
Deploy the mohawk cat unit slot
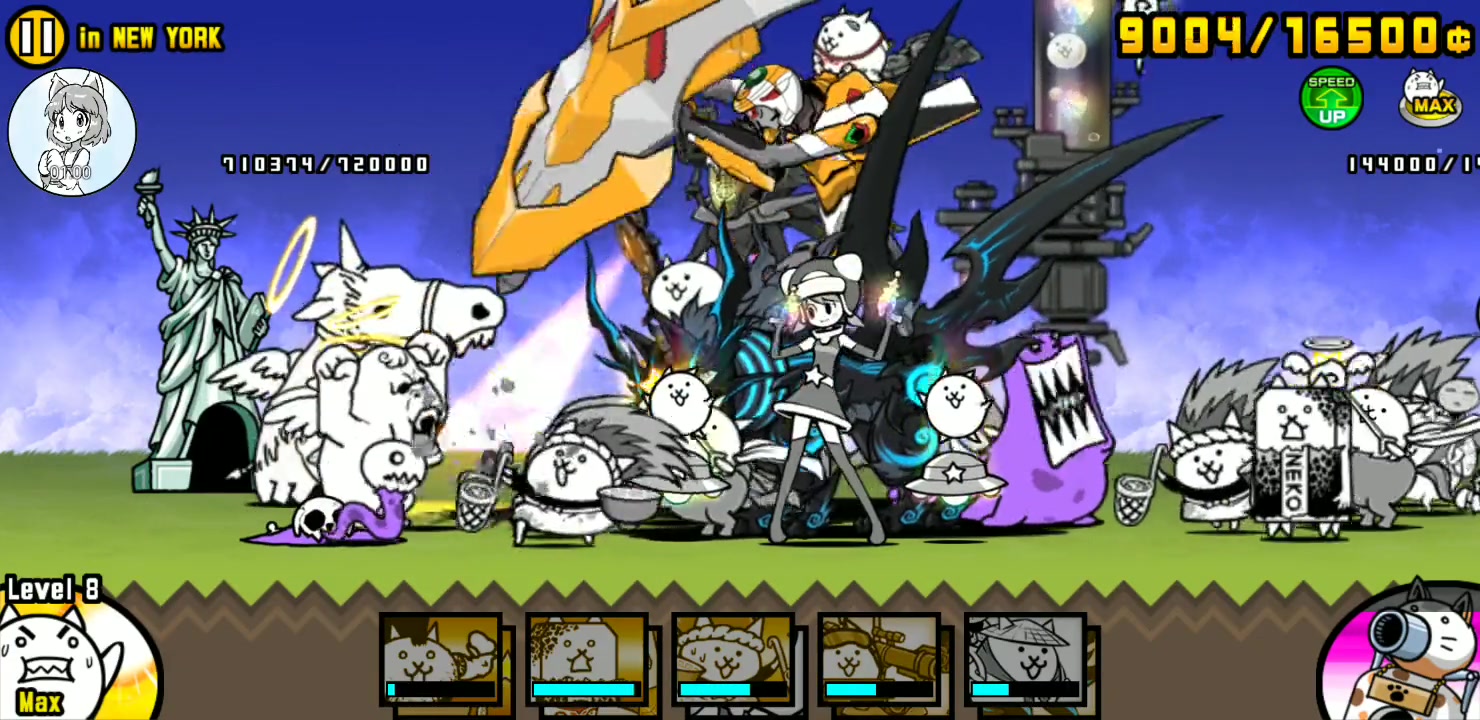pyautogui.click(x=441, y=658)
